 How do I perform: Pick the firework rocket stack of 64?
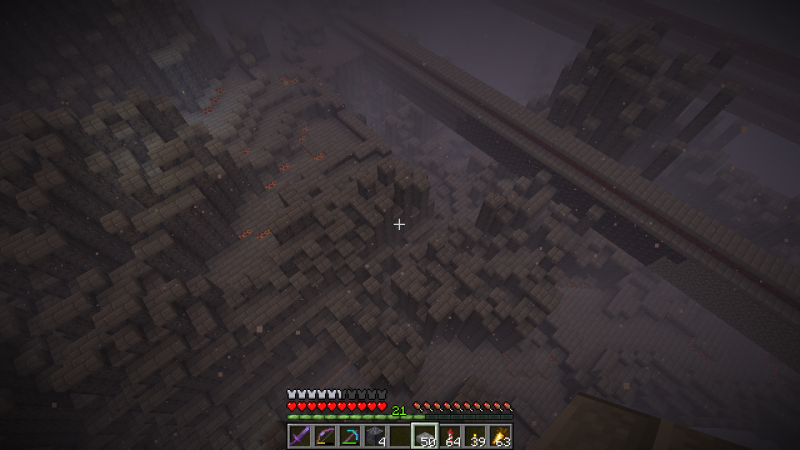pos(450,436)
